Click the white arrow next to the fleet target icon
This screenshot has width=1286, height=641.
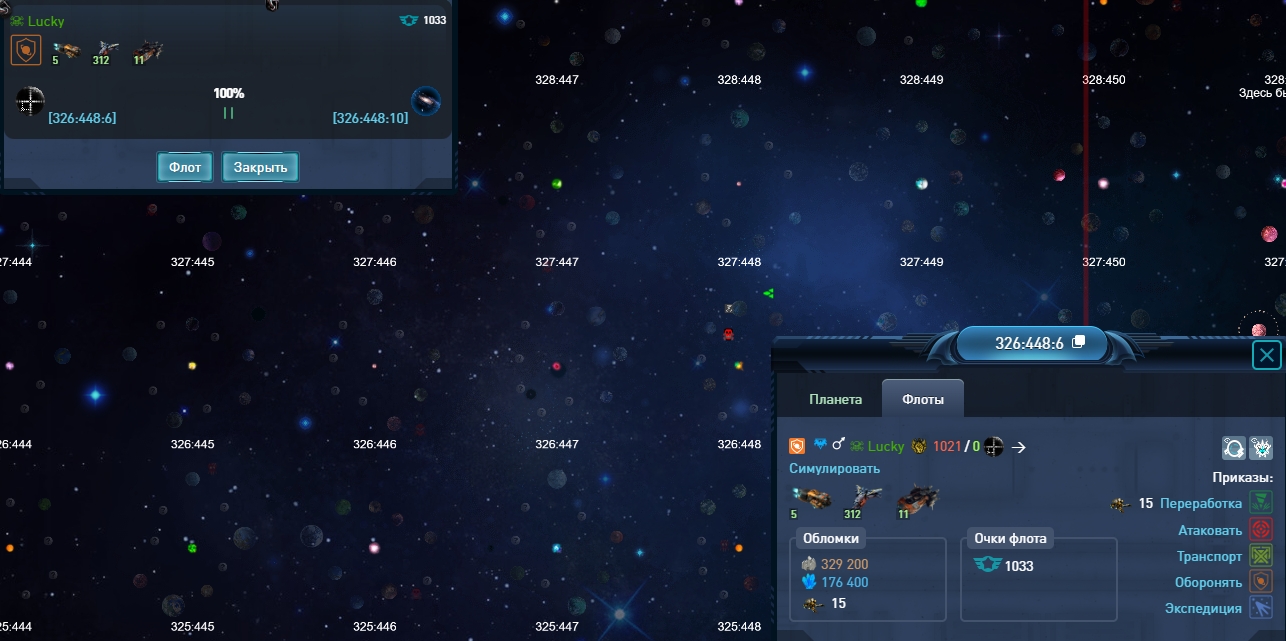[1019, 447]
